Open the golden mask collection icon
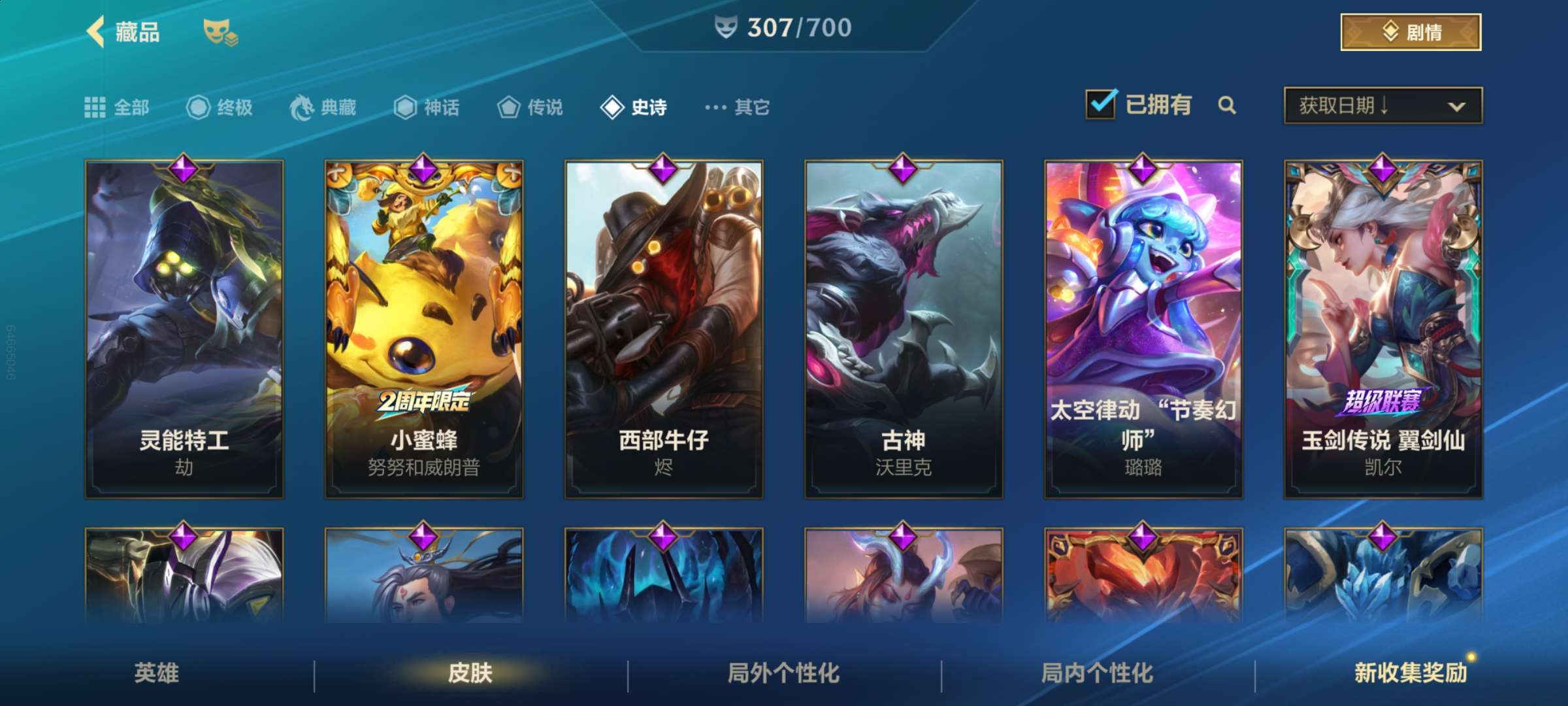The height and width of the screenshot is (706, 1568). pos(220,33)
